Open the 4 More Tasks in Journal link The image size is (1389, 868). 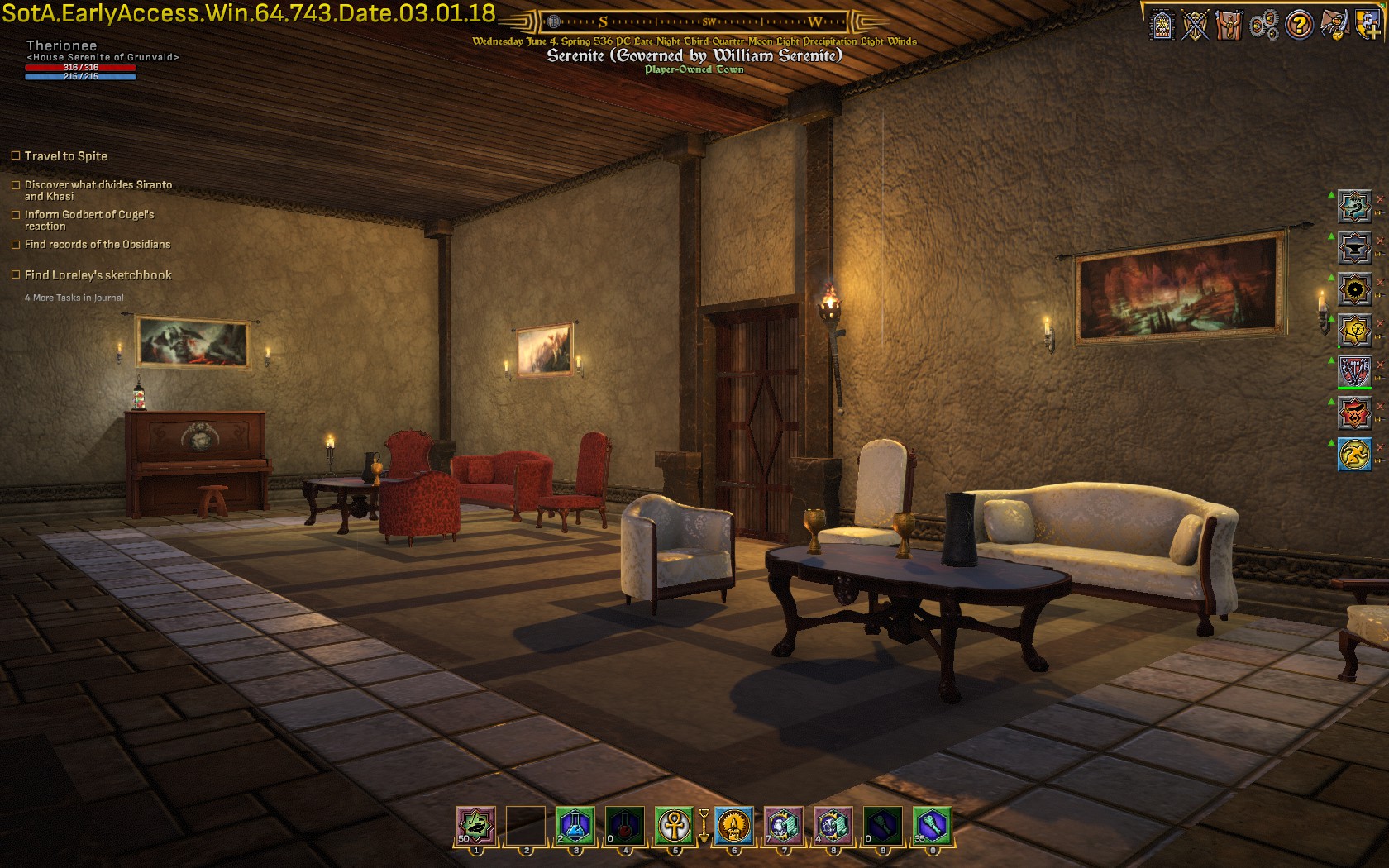coord(74,298)
